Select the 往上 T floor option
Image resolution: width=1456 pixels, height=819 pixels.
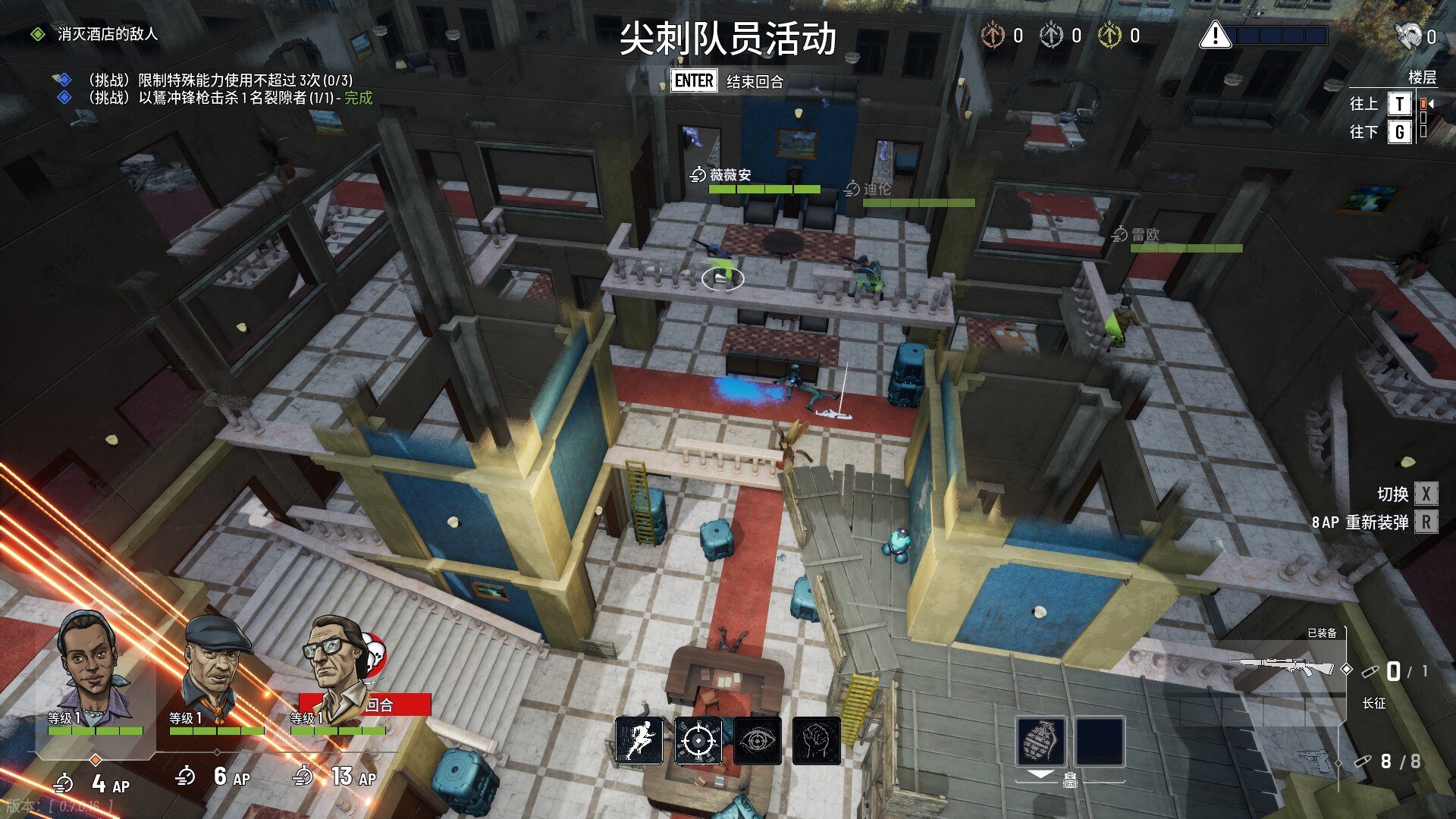pyautogui.click(x=1399, y=104)
